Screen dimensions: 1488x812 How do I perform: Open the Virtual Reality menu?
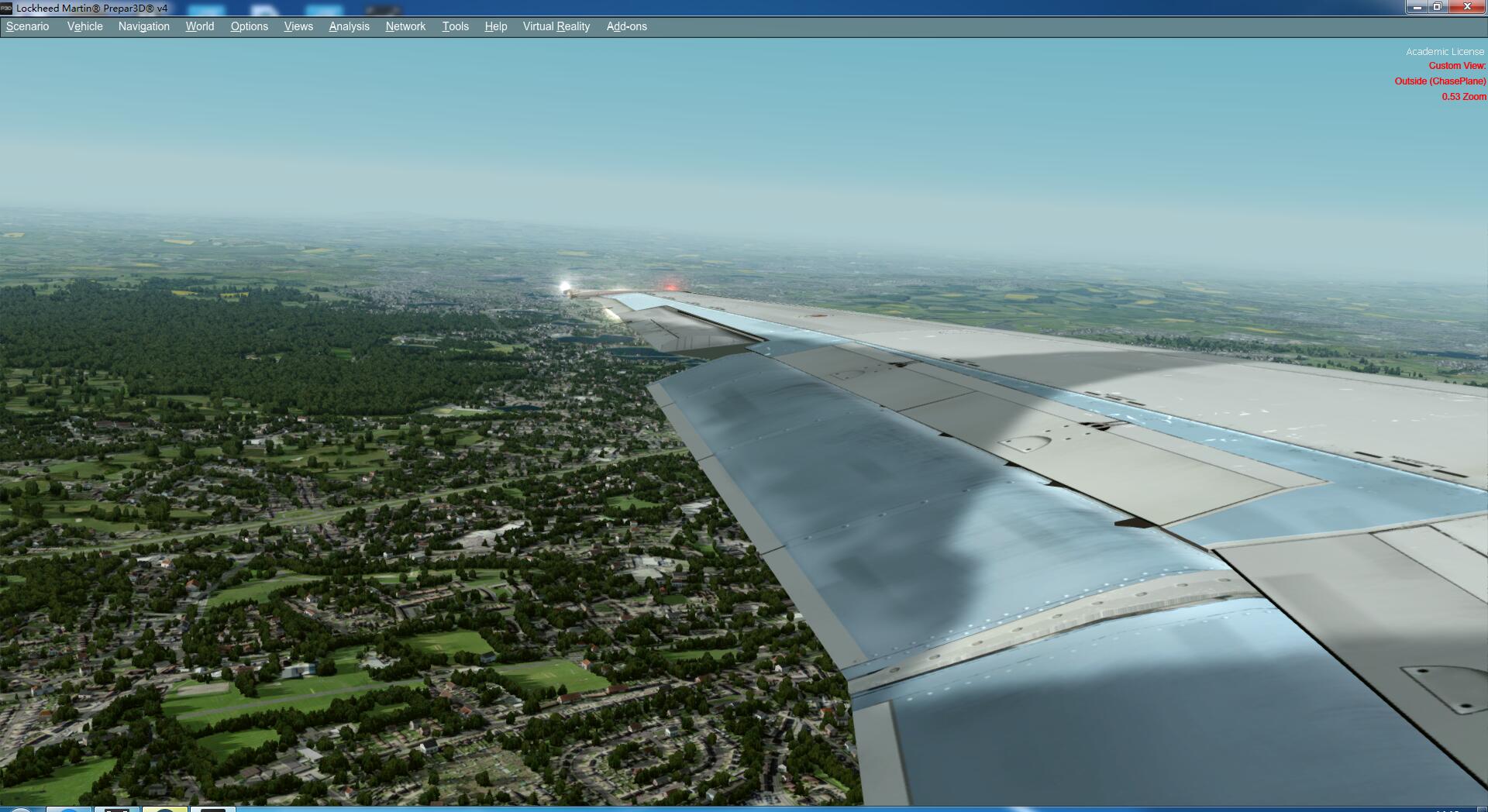pos(556,26)
